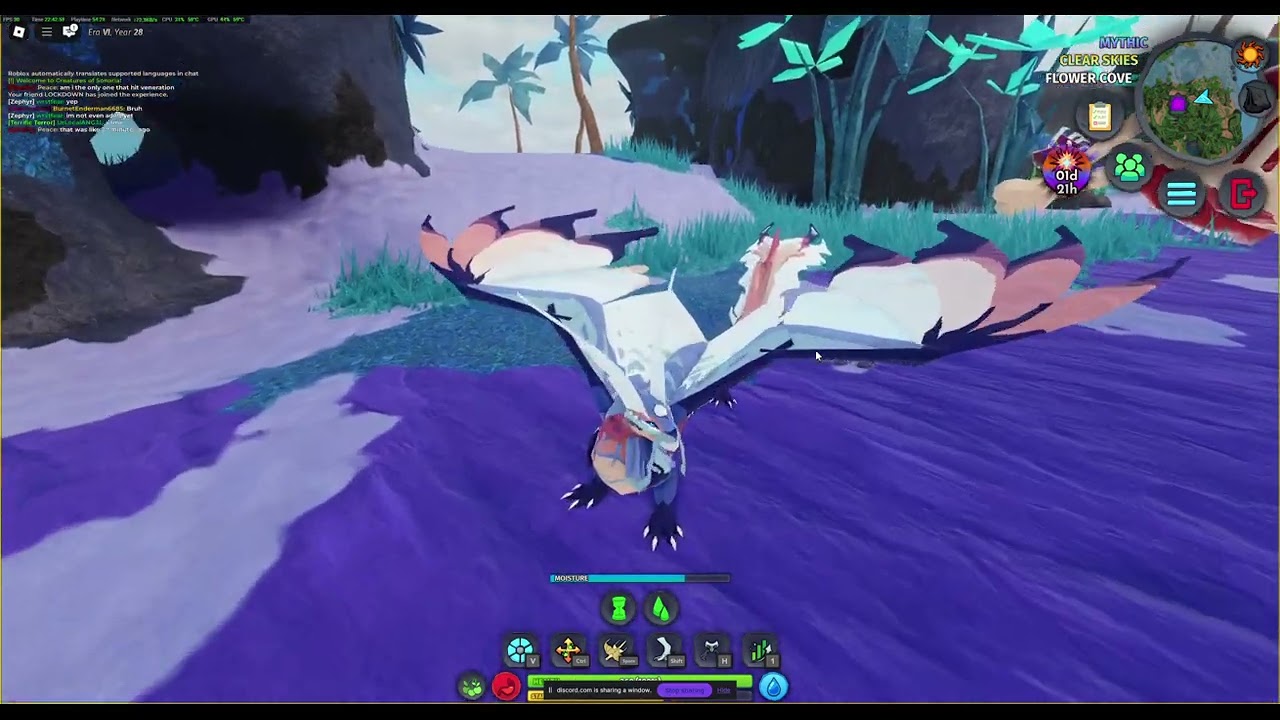The image size is (1280, 720).
Task: Click the blue water drop thirst icon
Action: pos(774,687)
